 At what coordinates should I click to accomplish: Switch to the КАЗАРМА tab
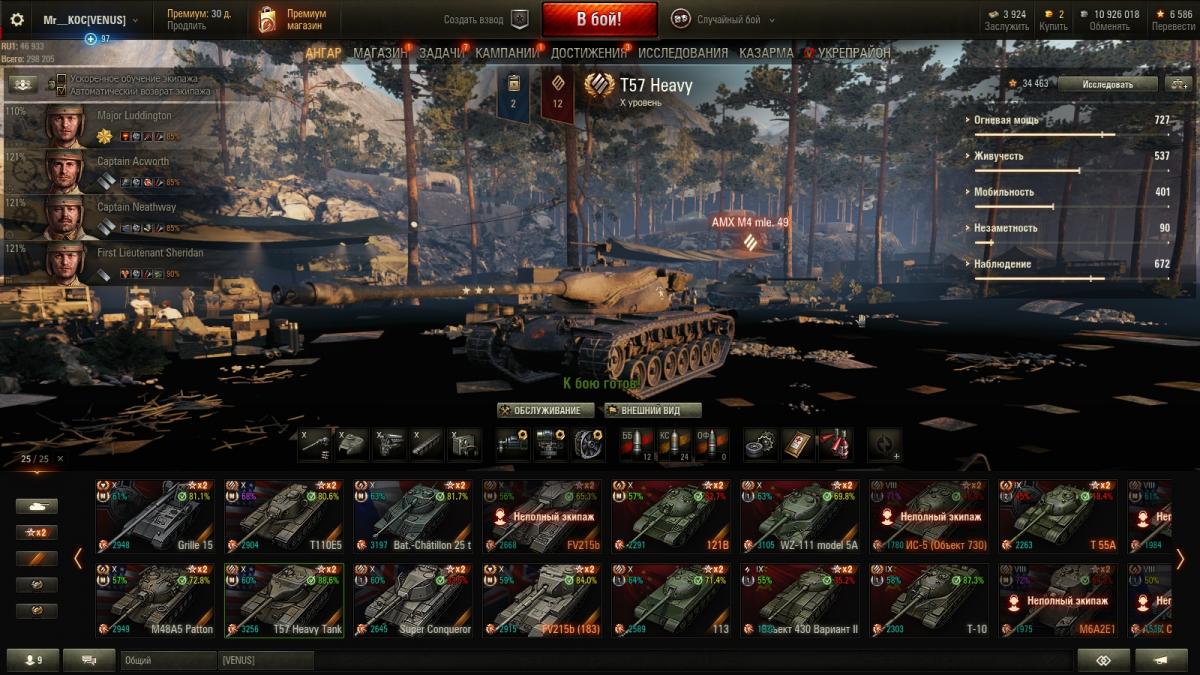click(766, 53)
